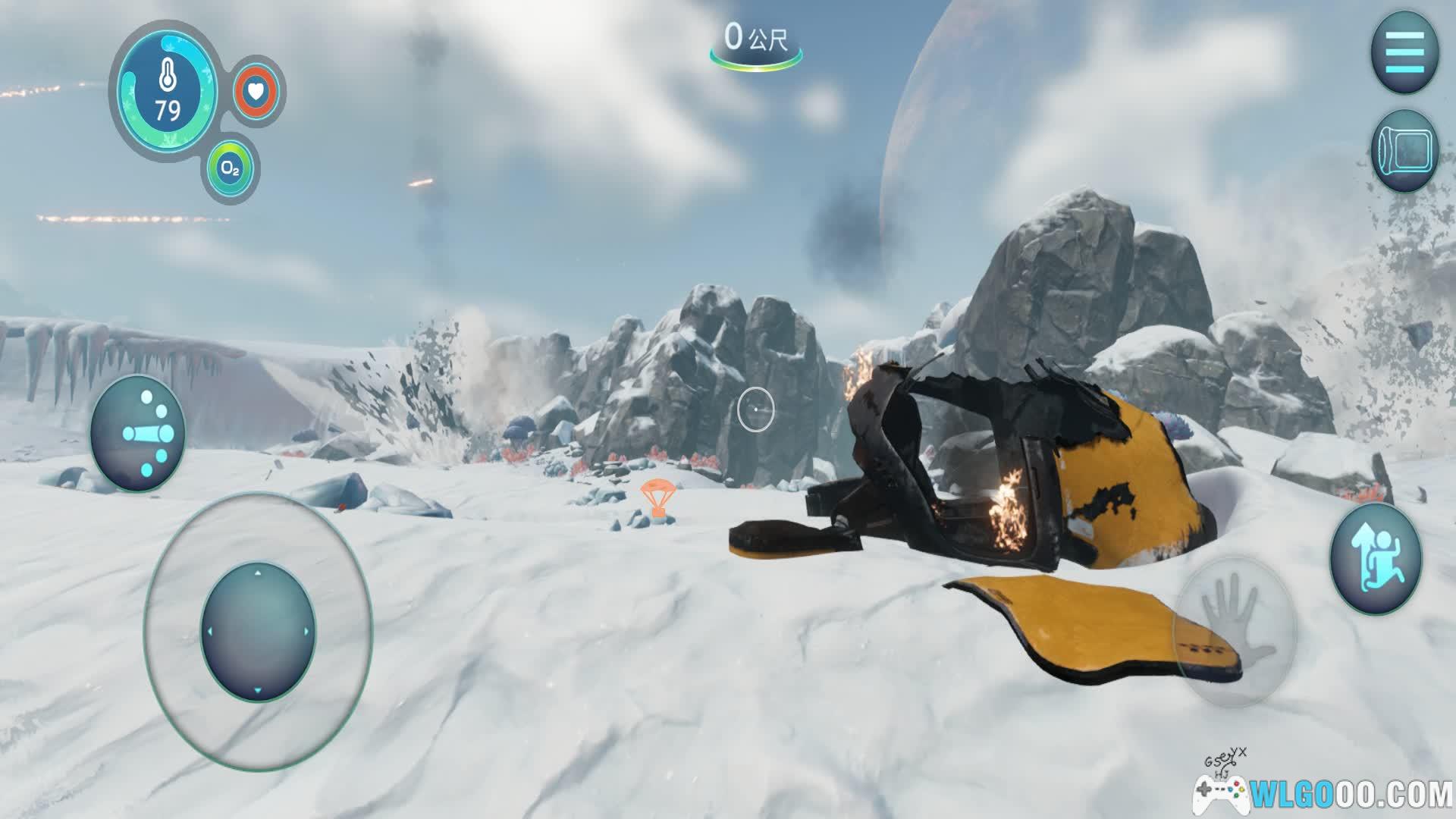Viewport: 1456px width, 819px height.
Task: Open the PDA tablet button
Action: coord(1404,151)
